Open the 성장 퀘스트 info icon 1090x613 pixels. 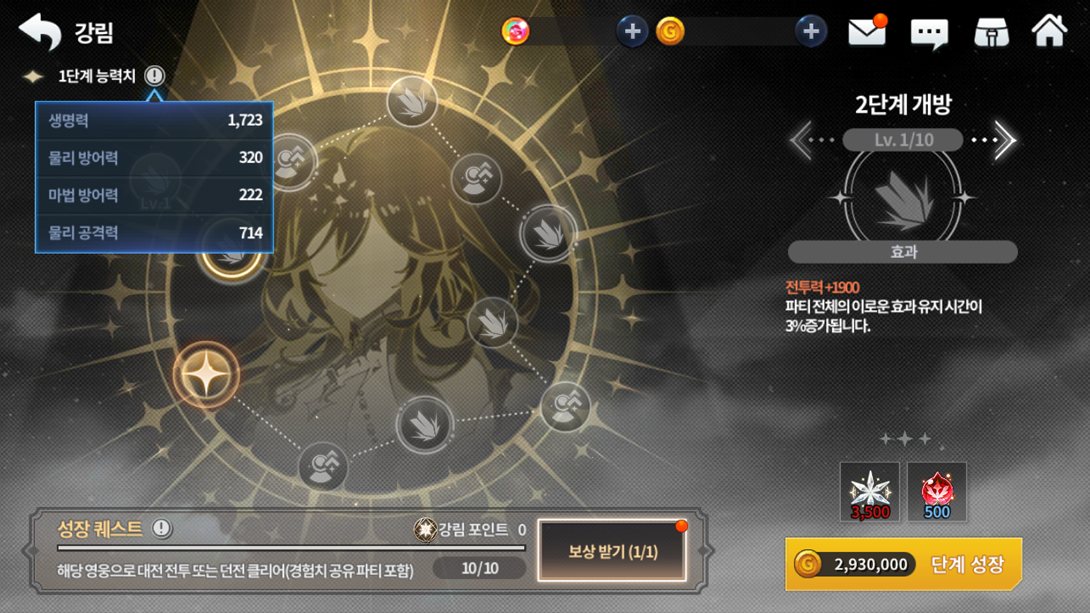click(161, 528)
